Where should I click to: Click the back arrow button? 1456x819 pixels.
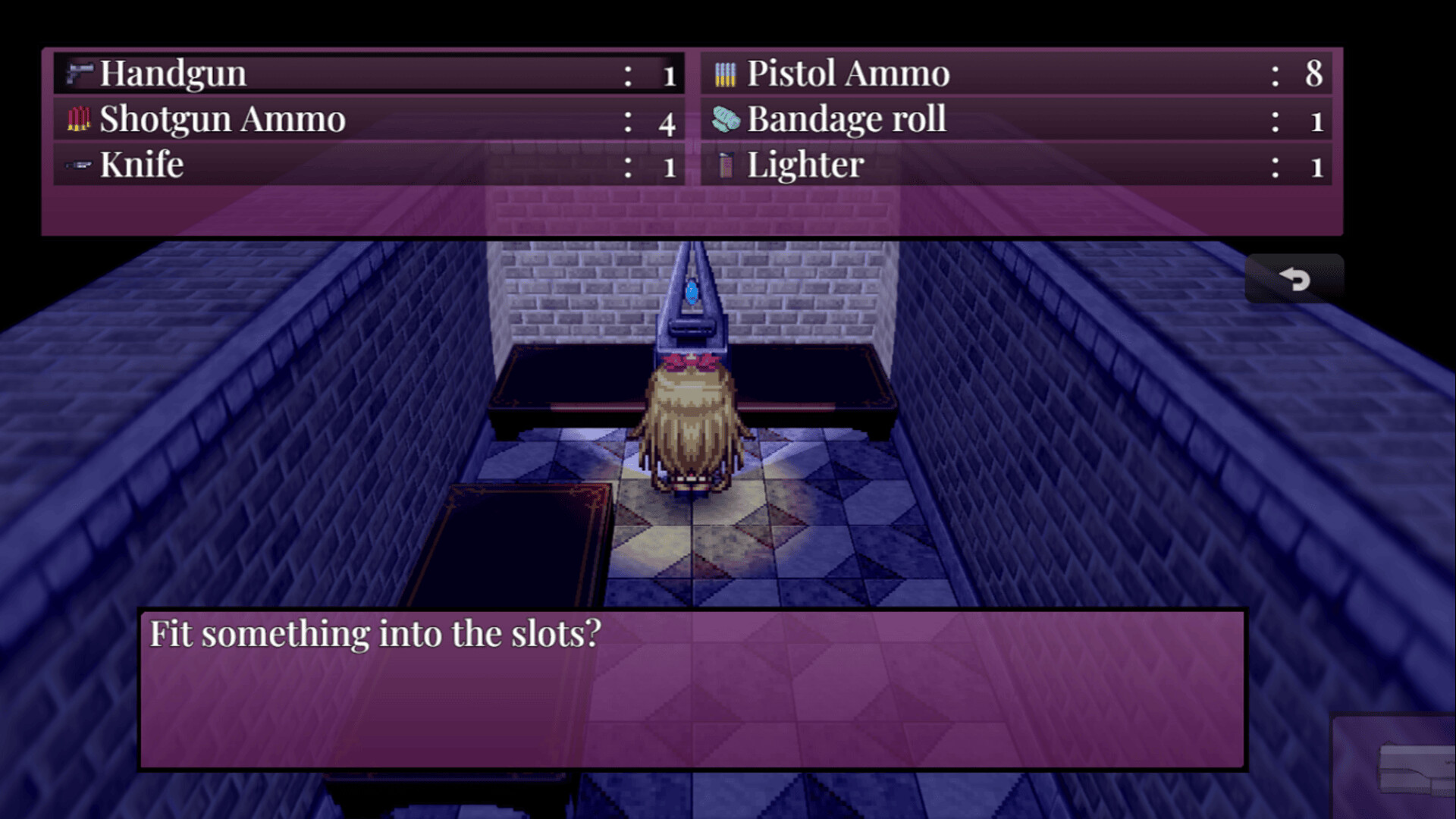coord(1294,279)
